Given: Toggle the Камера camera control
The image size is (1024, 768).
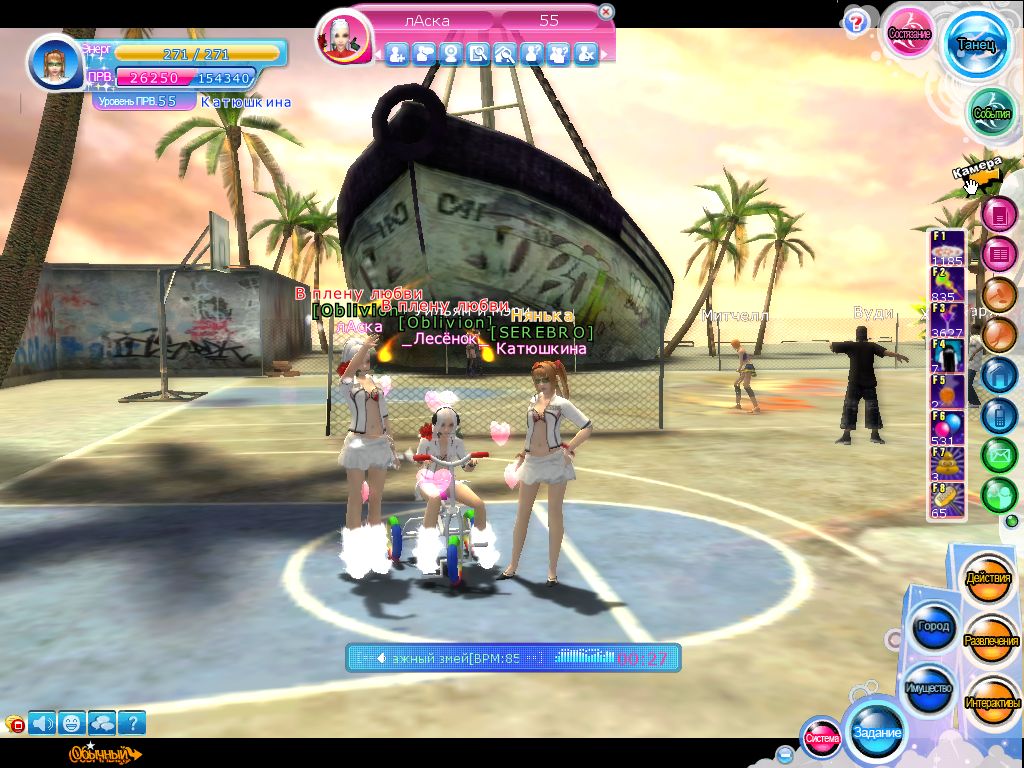Looking at the screenshot, I should 977,173.
